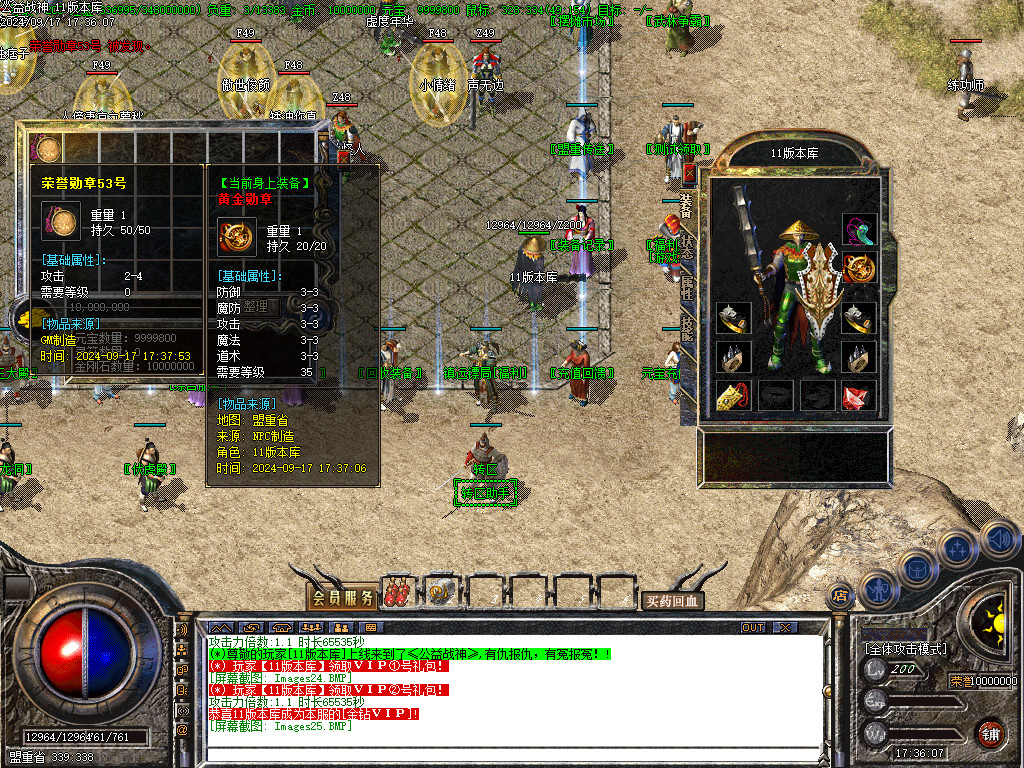Select the purple necklace equipment slot
Image resolution: width=1024 pixels, height=768 pixels.
[x=858, y=229]
